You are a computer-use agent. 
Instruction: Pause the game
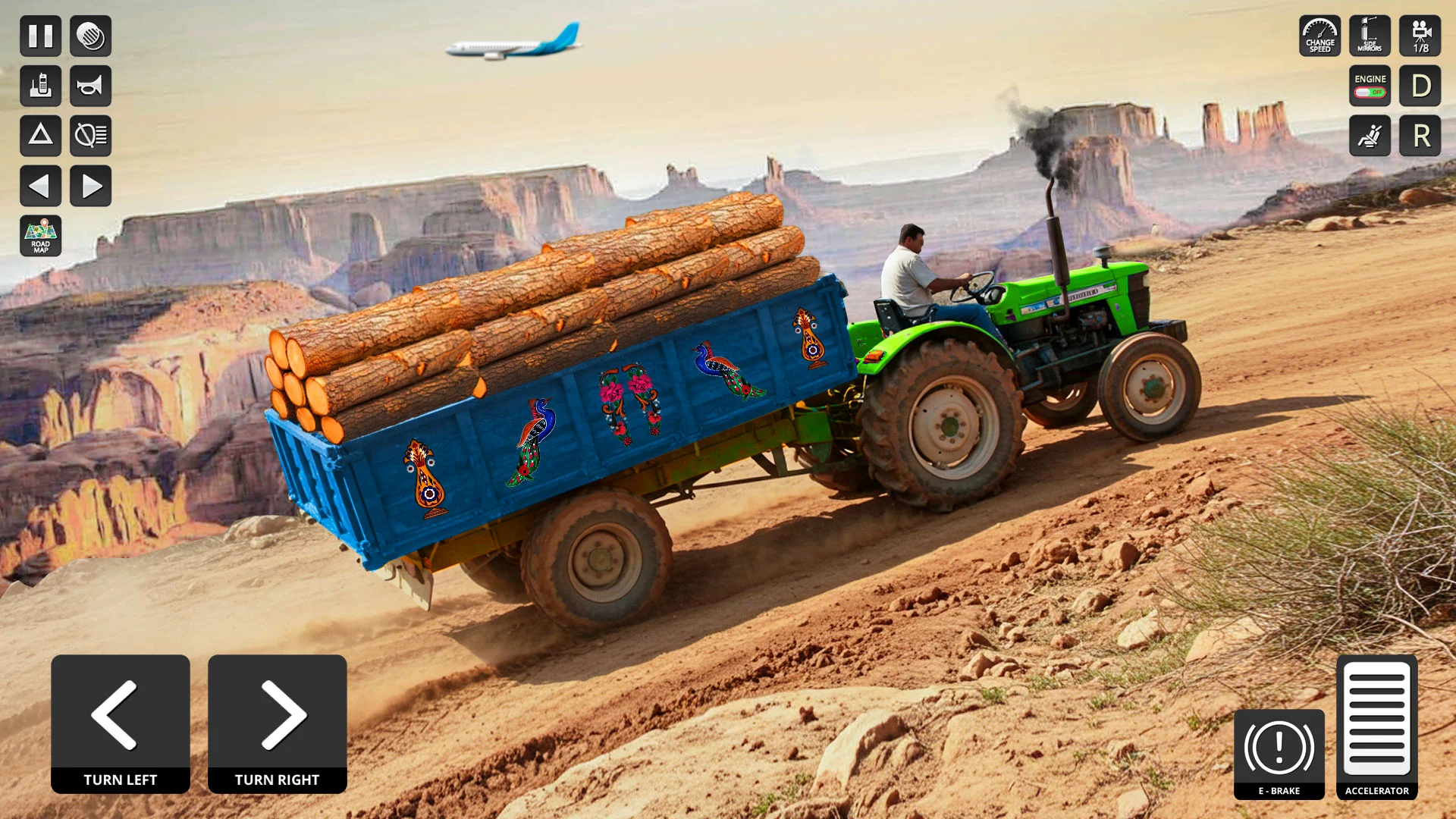point(41,36)
